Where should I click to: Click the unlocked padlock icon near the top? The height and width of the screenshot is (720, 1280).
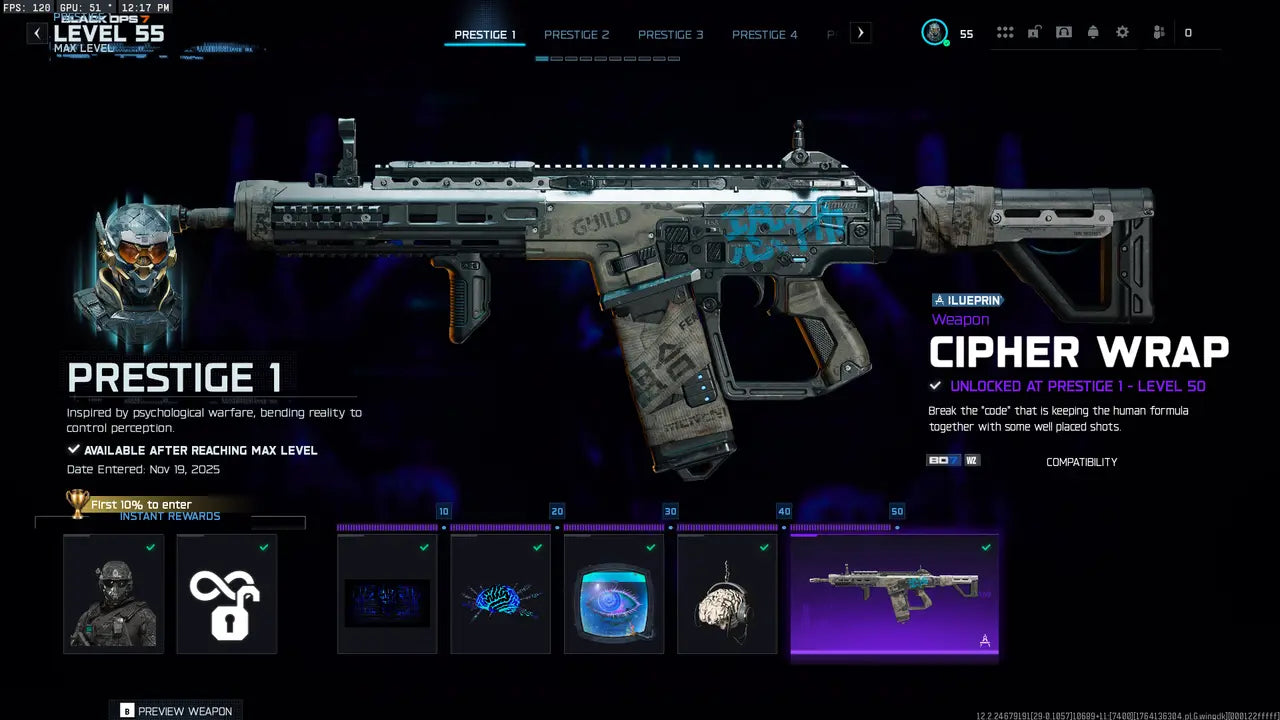1034,32
